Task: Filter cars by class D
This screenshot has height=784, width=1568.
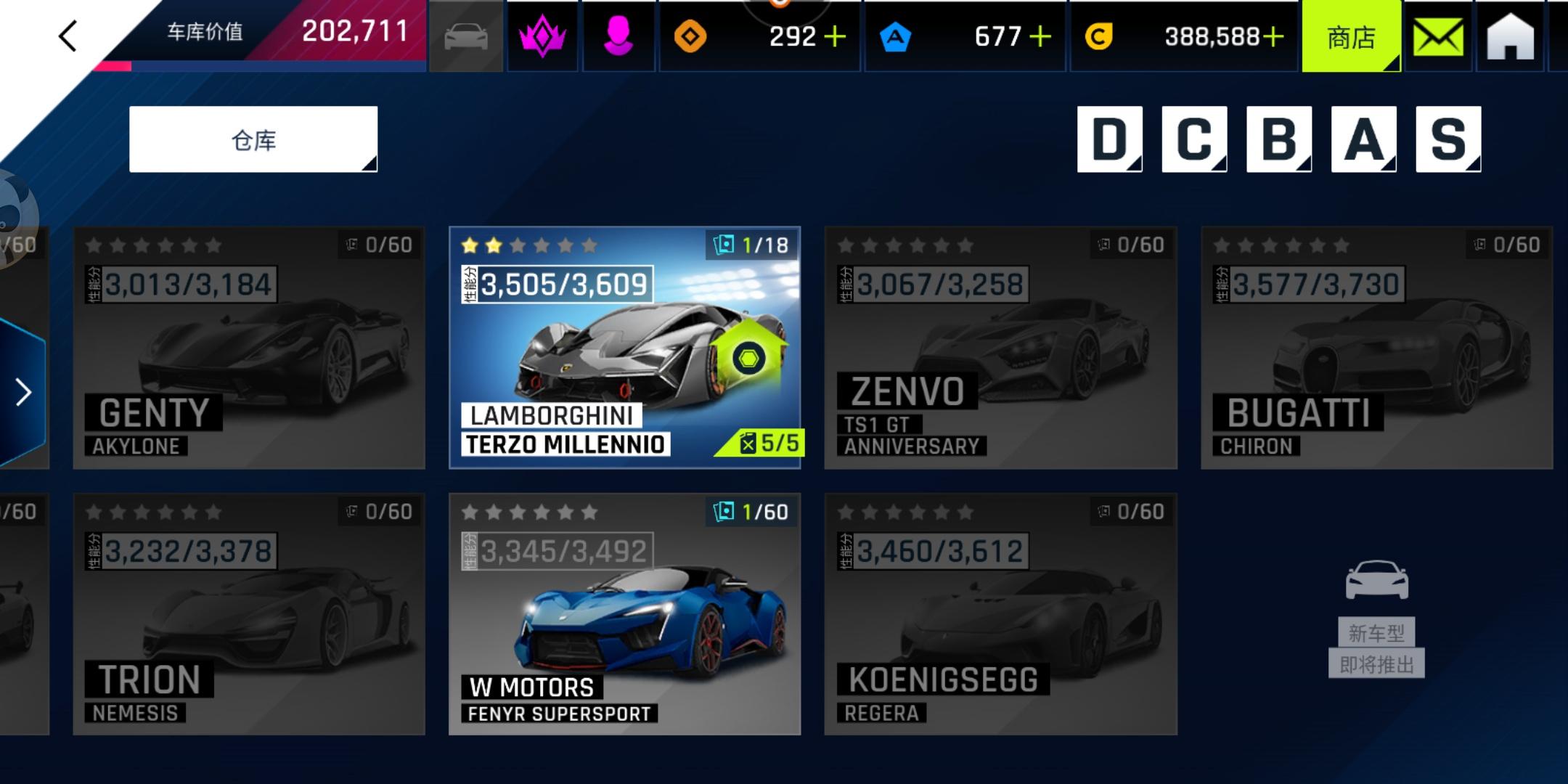Action: [1109, 139]
